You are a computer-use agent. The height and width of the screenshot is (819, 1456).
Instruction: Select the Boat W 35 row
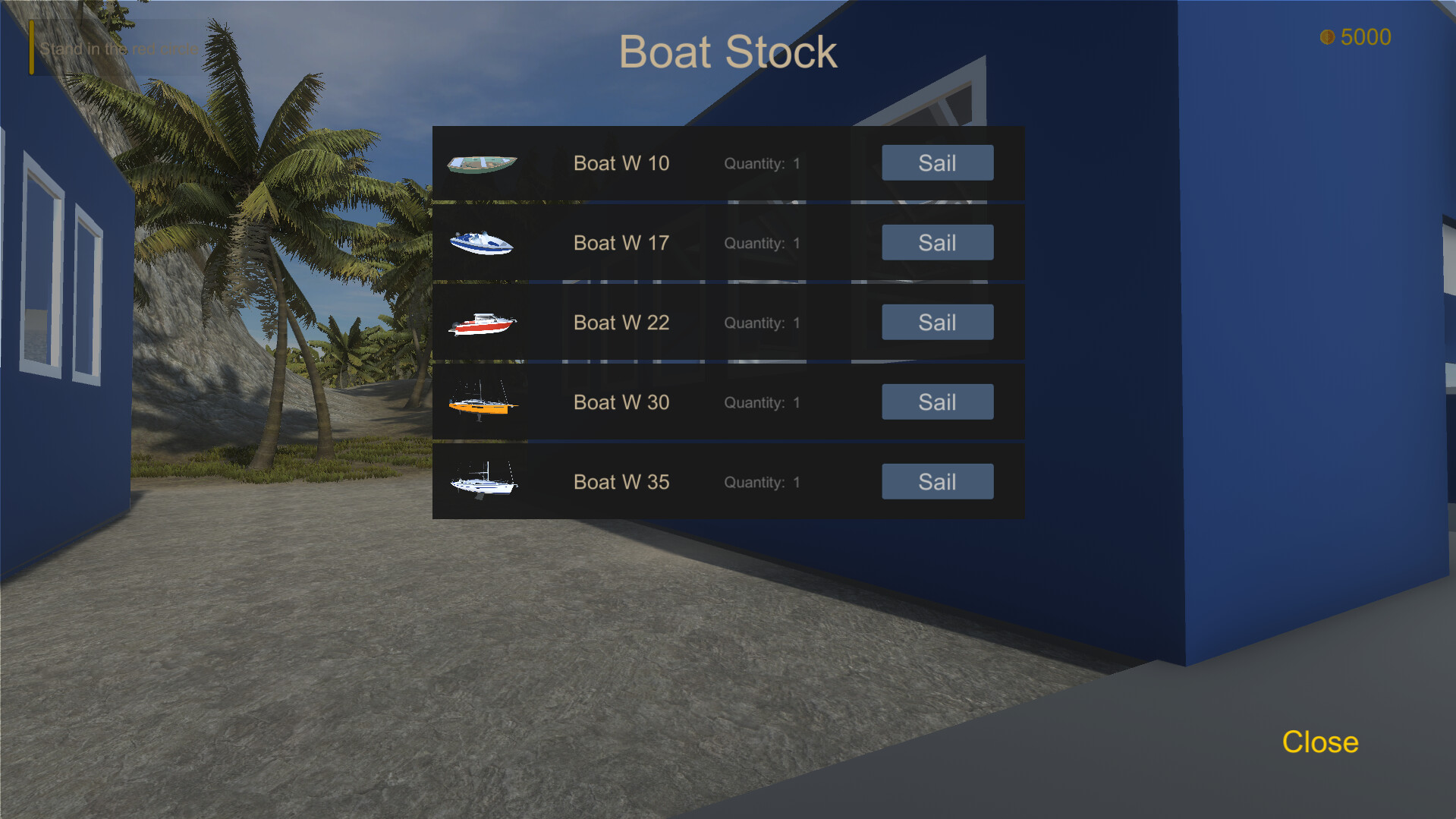pyautogui.click(x=728, y=481)
